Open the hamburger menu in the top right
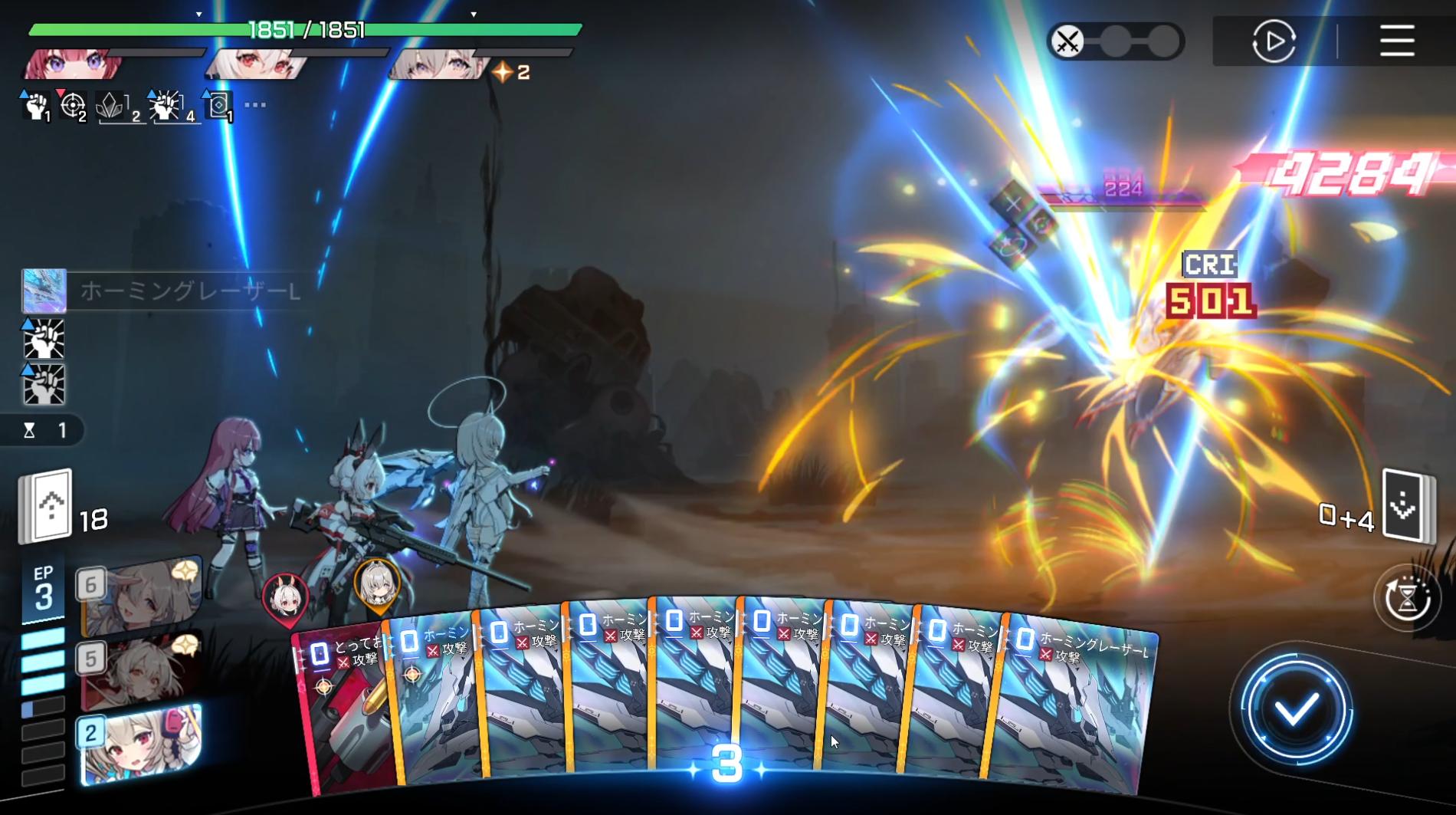 pos(1396,40)
